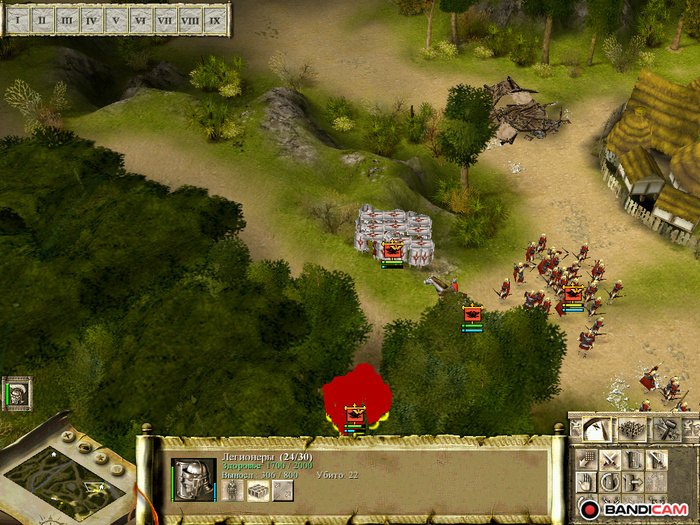Choose control group IX
The height and width of the screenshot is (525, 700).
215,19
